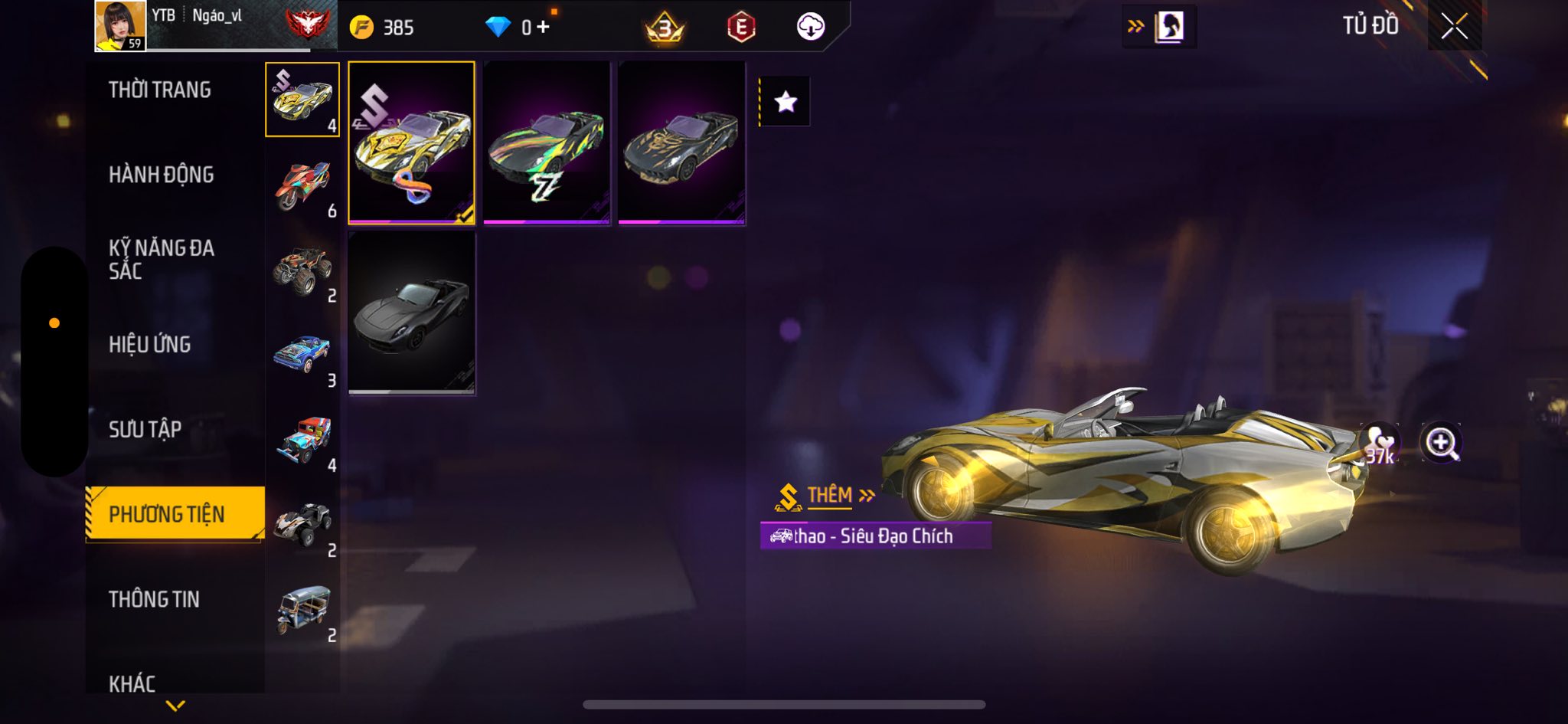This screenshot has height=724, width=1568.
Task: Open Kỹ Năng Đa Sắc section
Action: [x=161, y=259]
